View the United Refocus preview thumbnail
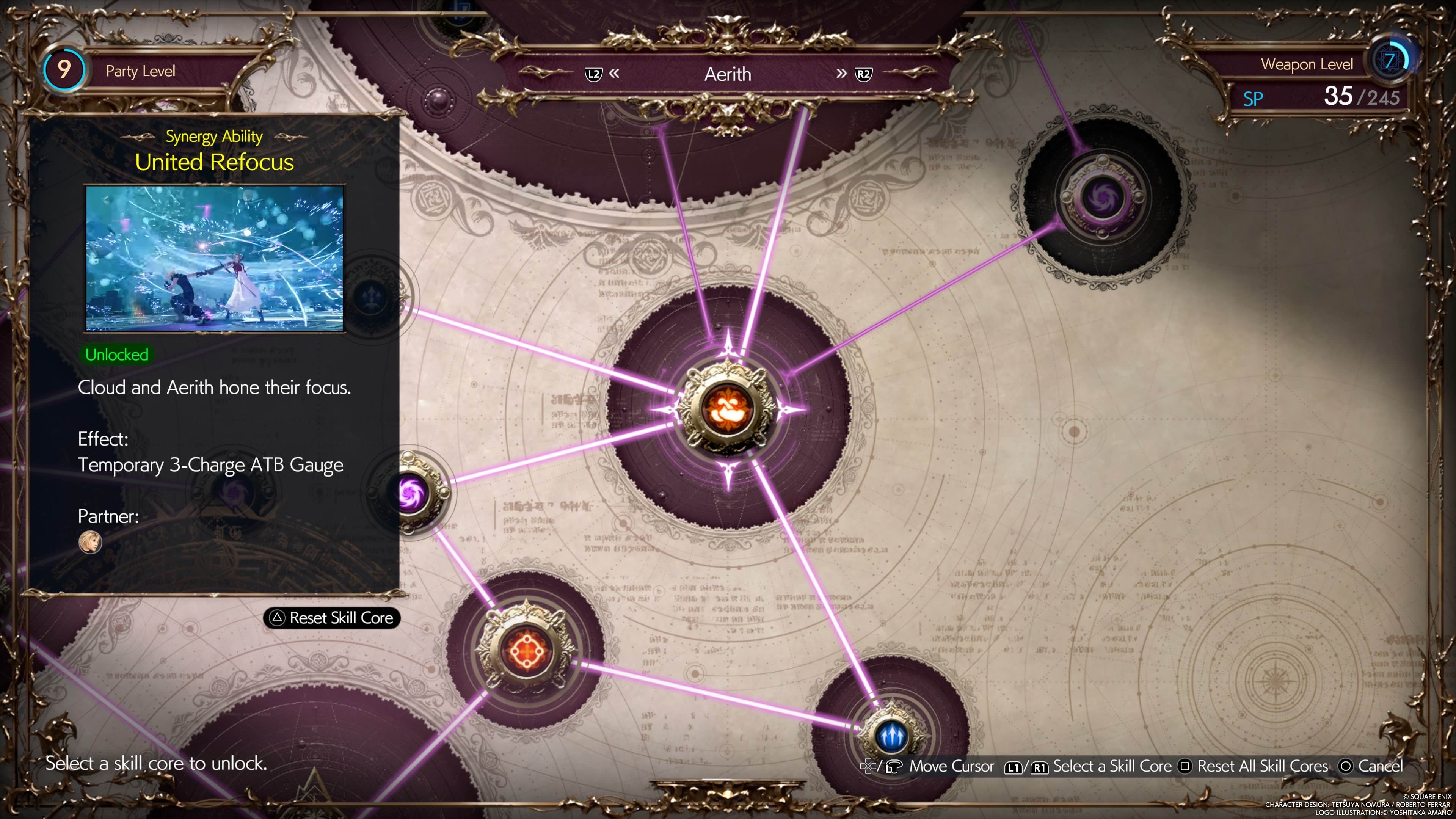The image size is (1456, 819). [214, 258]
